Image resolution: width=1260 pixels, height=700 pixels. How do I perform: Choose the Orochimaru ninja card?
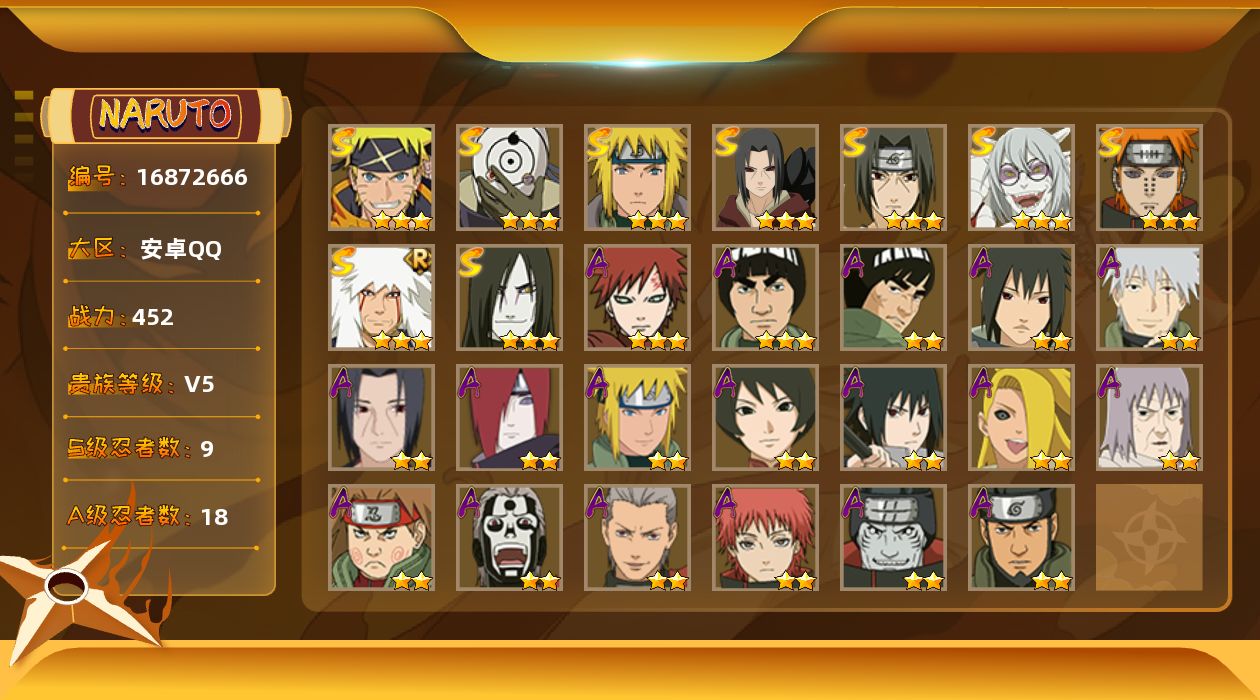tap(509, 297)
